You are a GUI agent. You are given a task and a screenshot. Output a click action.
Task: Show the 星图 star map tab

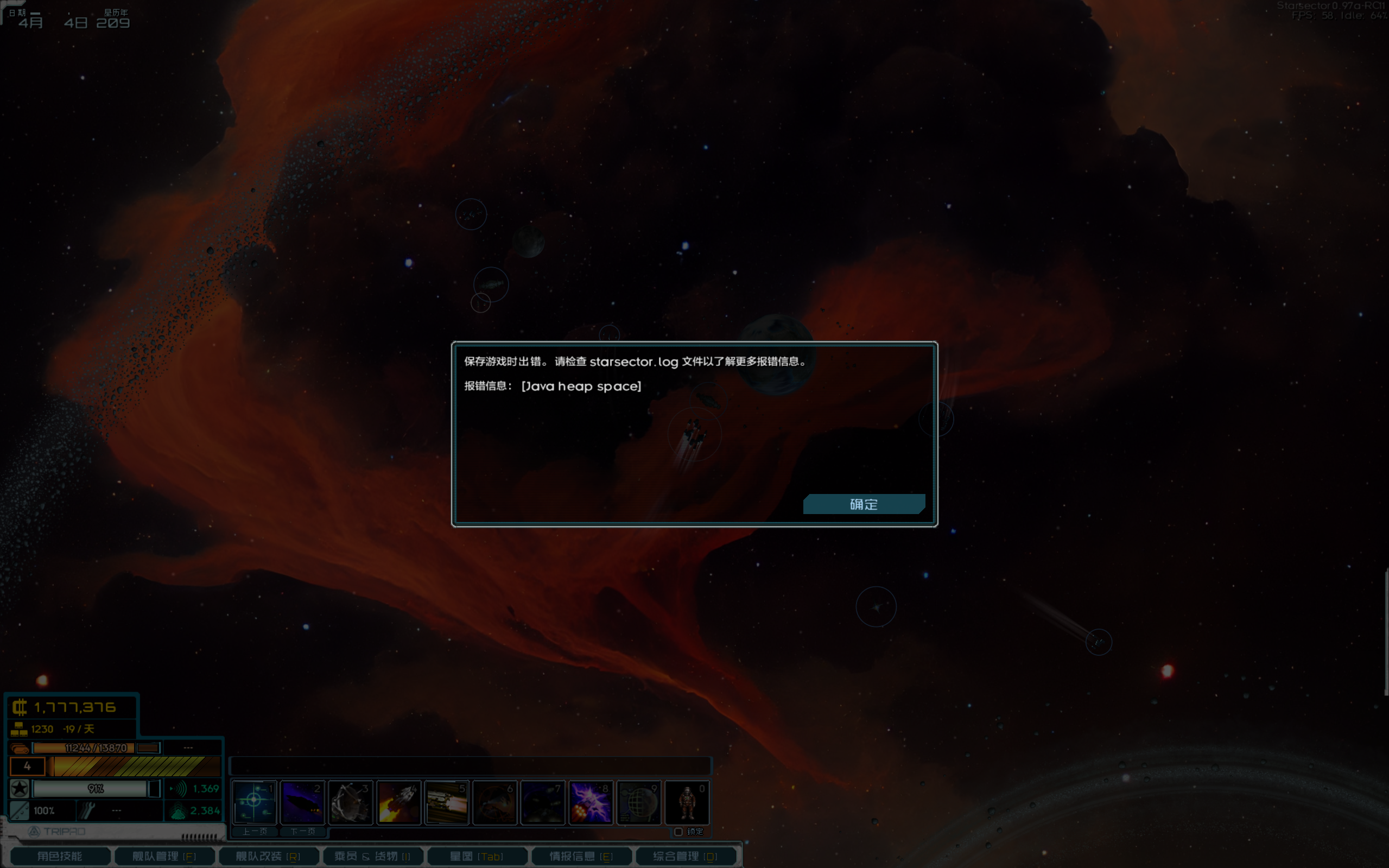click(477, 856)
